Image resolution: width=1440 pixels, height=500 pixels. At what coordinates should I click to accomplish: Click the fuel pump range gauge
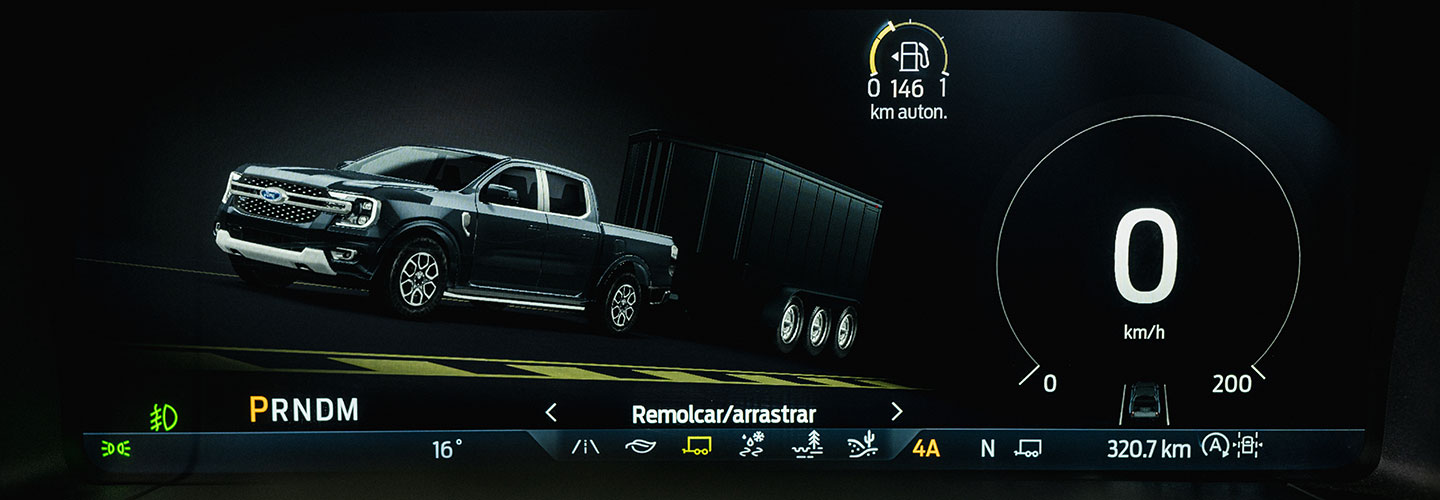[x=909, y=55]
